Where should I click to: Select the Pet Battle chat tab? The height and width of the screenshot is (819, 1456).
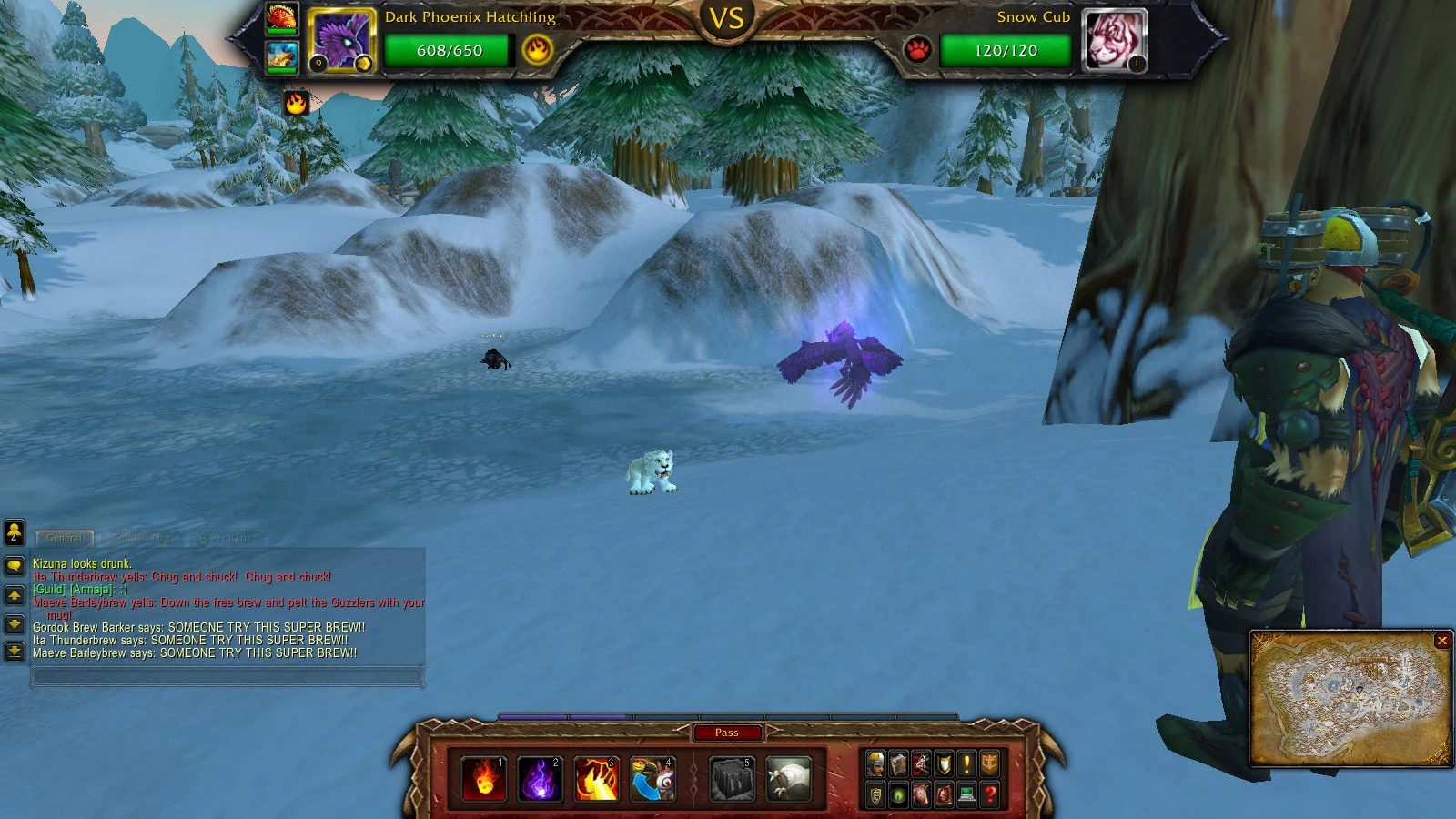[x=229, y=539]
